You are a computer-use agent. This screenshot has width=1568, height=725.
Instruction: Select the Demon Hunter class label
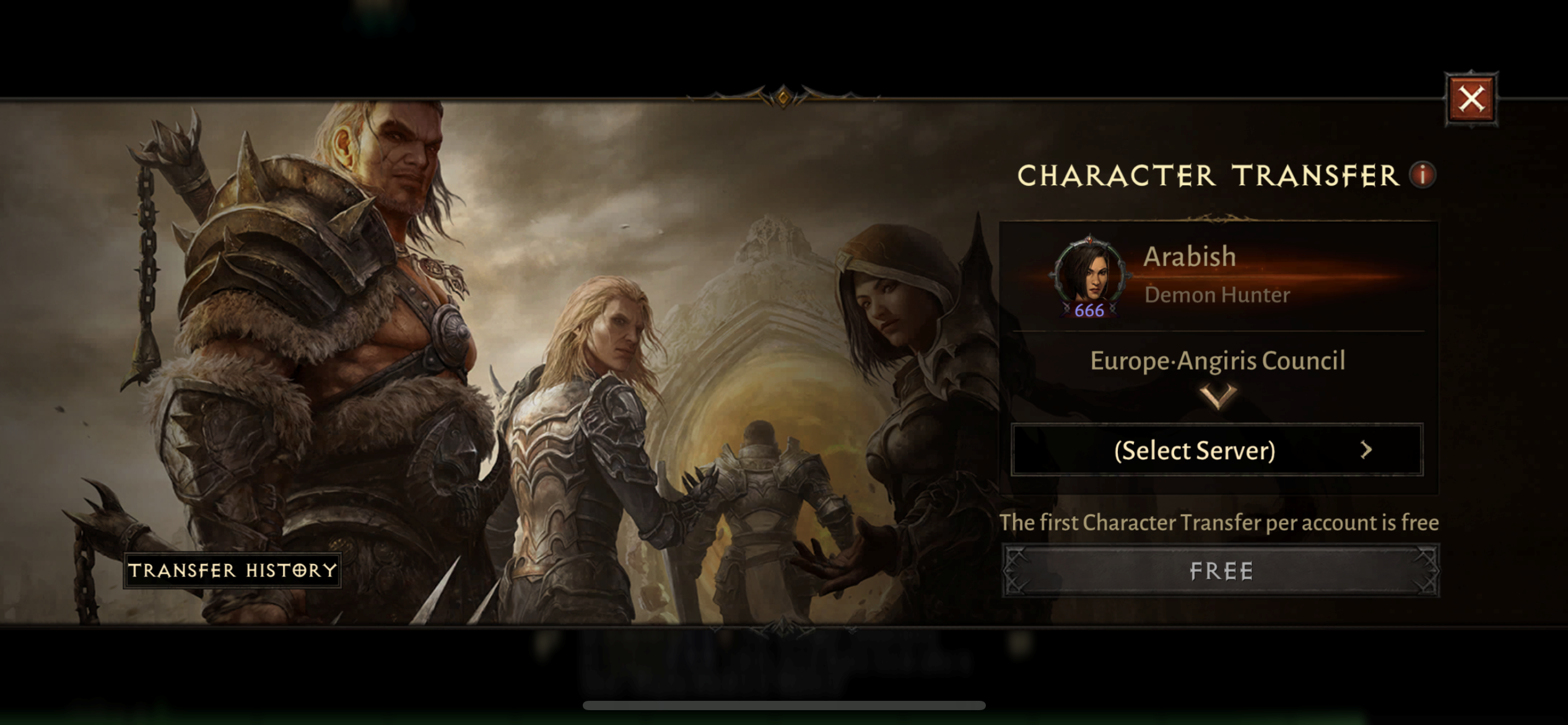[x=1206, y=295]
